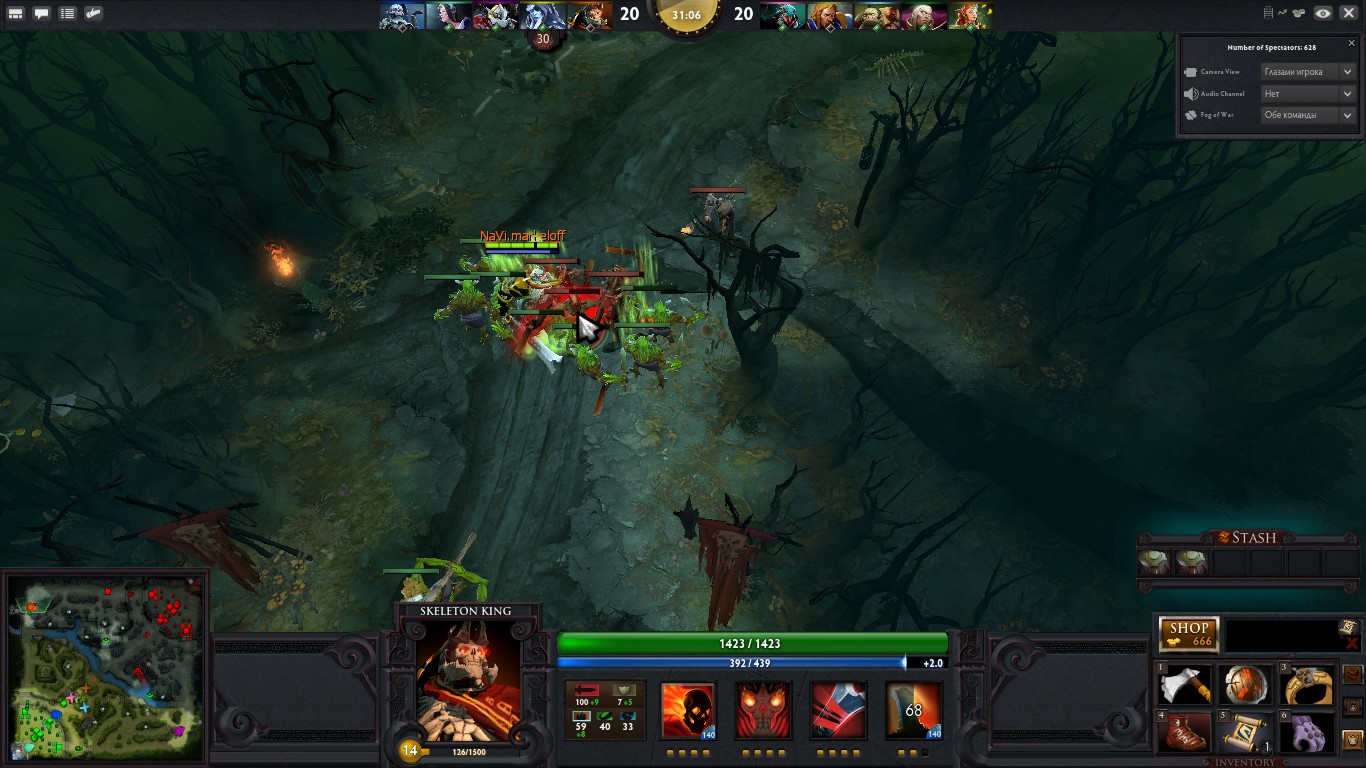Click the minimap
The image size is (1366, 768).
(107, 668)
